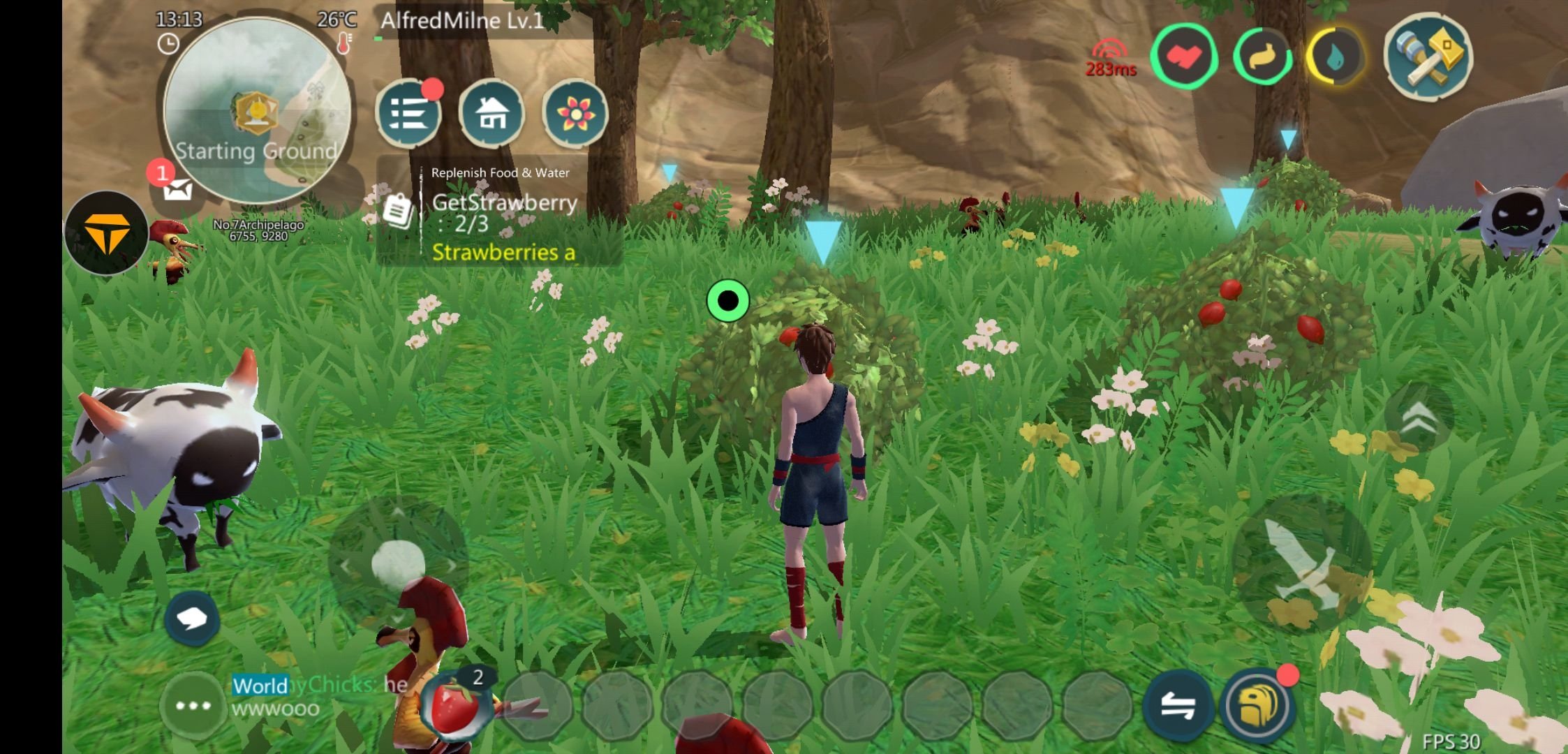Tap the water drop thirst icon

pyautogui.click(x=1336, y=57)
